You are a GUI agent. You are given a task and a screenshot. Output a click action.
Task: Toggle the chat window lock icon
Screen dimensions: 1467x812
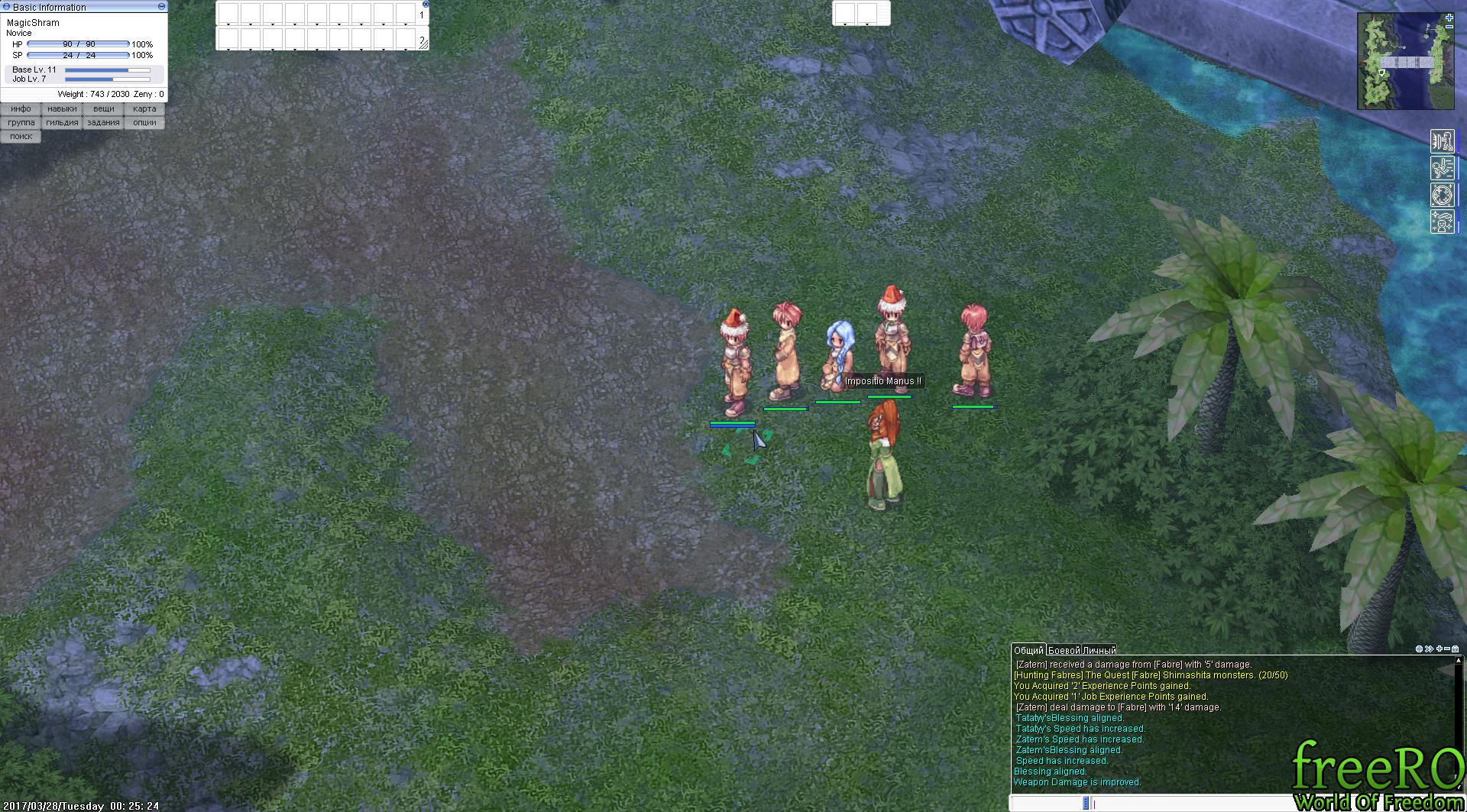coord(1455,649)
